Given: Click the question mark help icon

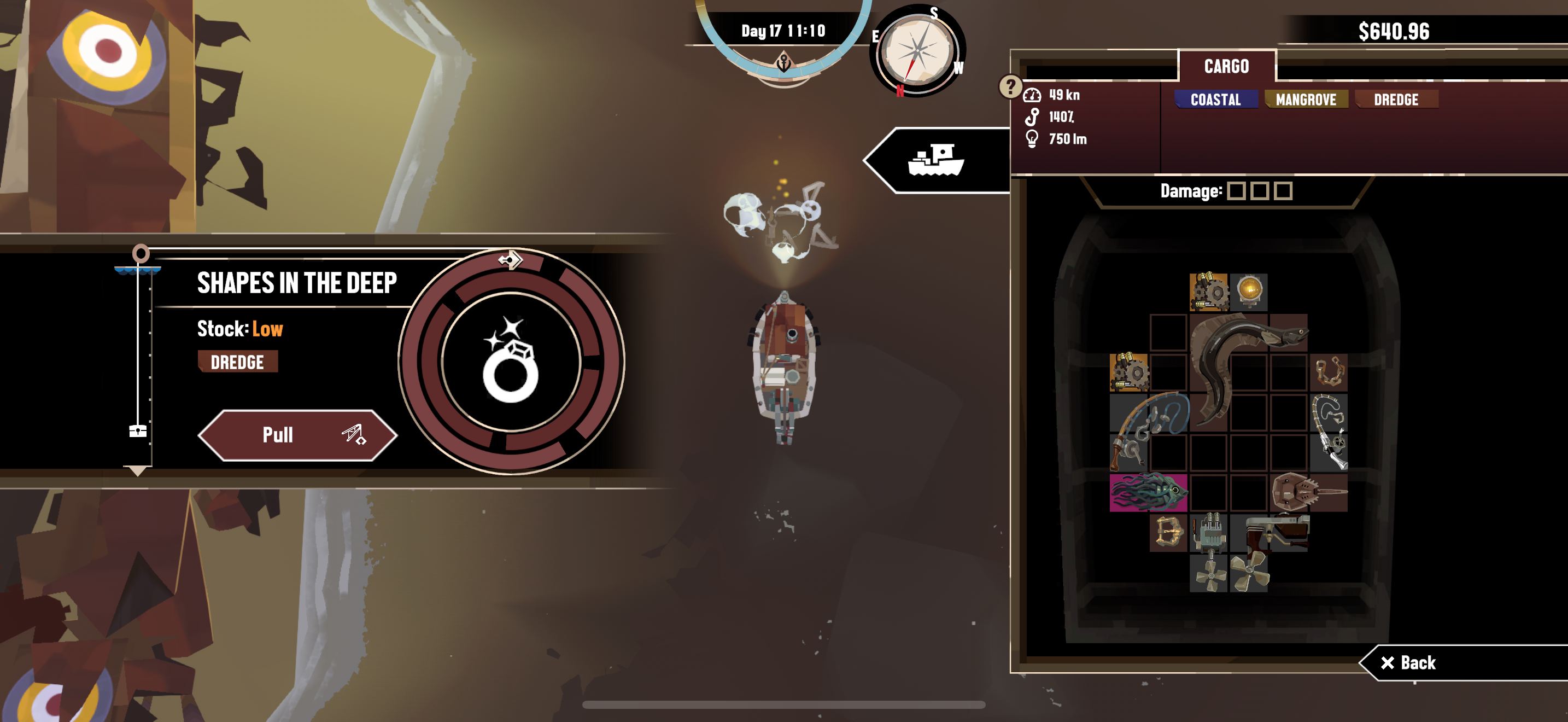Looking at the screenshot, I should (x=1010, y=86).
